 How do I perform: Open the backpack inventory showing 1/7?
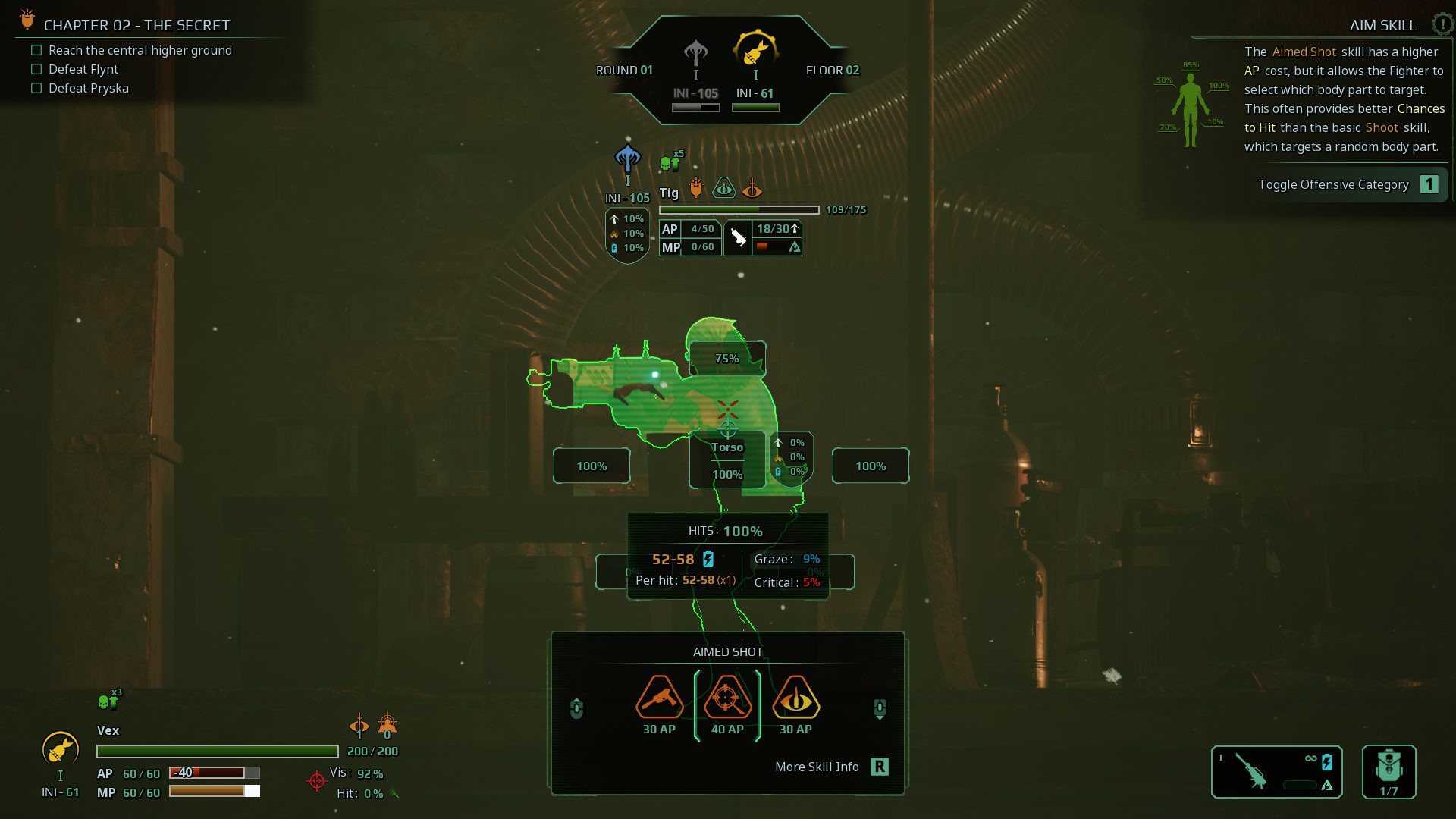pos(1389,771)
